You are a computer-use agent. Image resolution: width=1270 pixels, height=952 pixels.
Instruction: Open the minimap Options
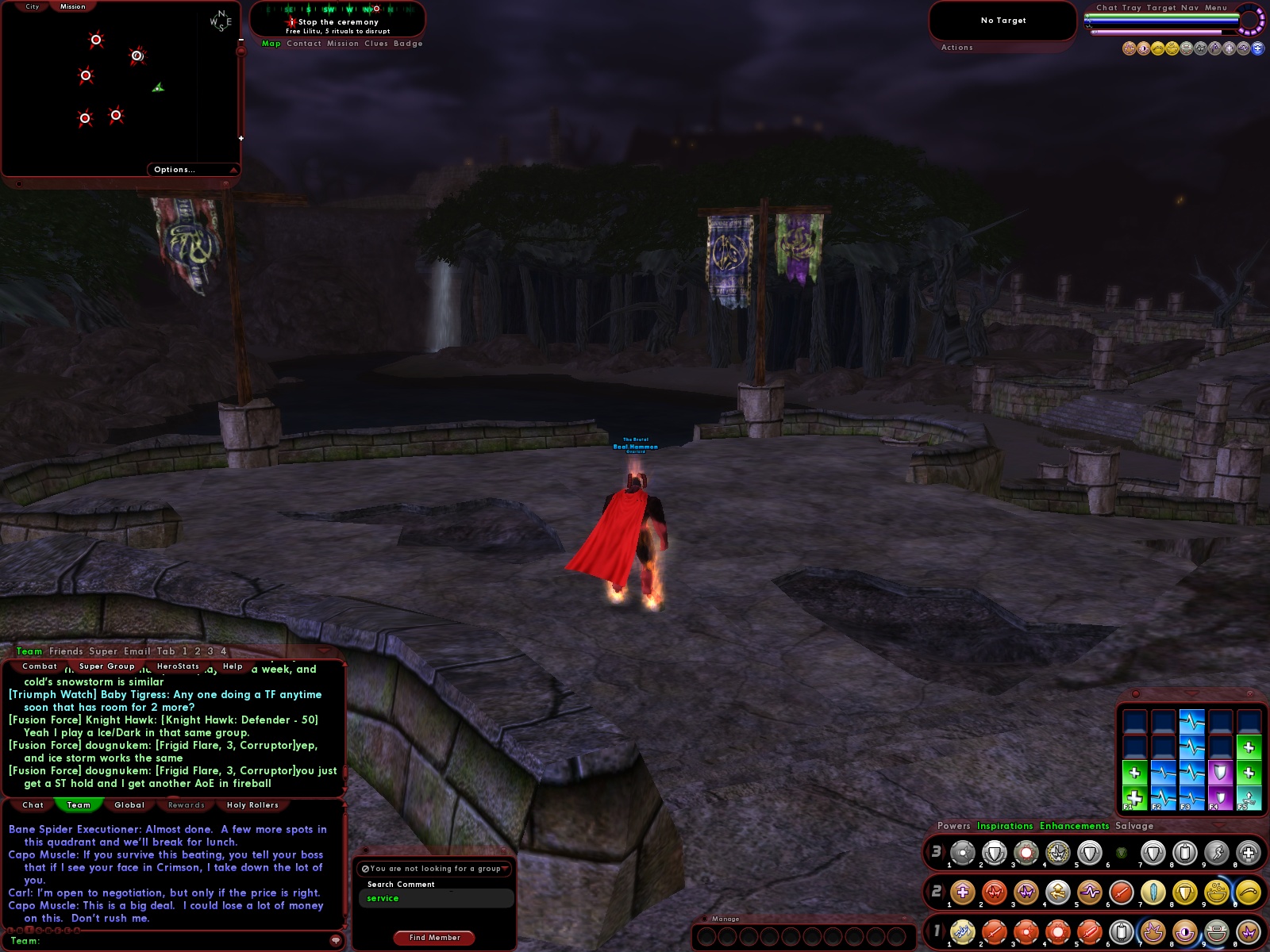173,169
